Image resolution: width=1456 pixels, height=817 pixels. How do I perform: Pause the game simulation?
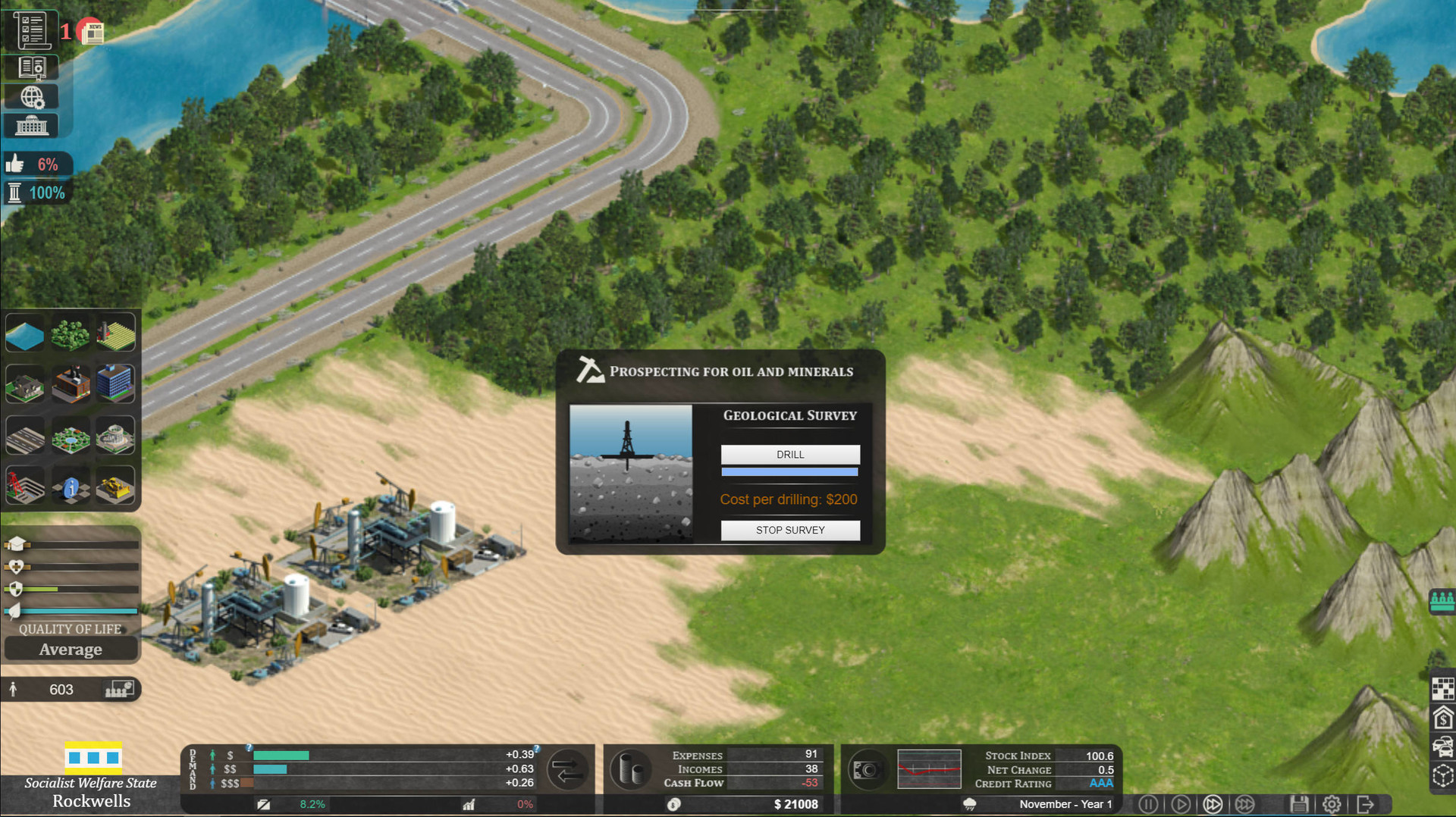click(1148, 804)
